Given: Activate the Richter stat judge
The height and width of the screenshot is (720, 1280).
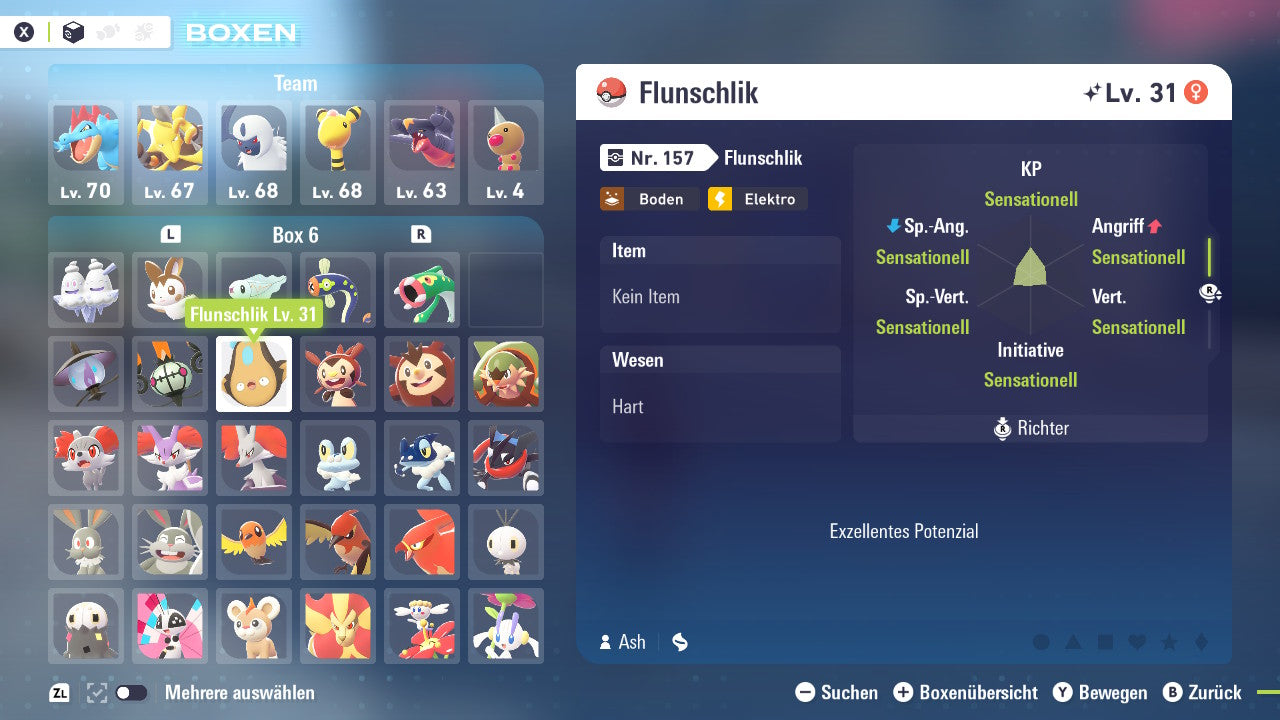Looking at the screenshot, I should tap(1030, 428).
